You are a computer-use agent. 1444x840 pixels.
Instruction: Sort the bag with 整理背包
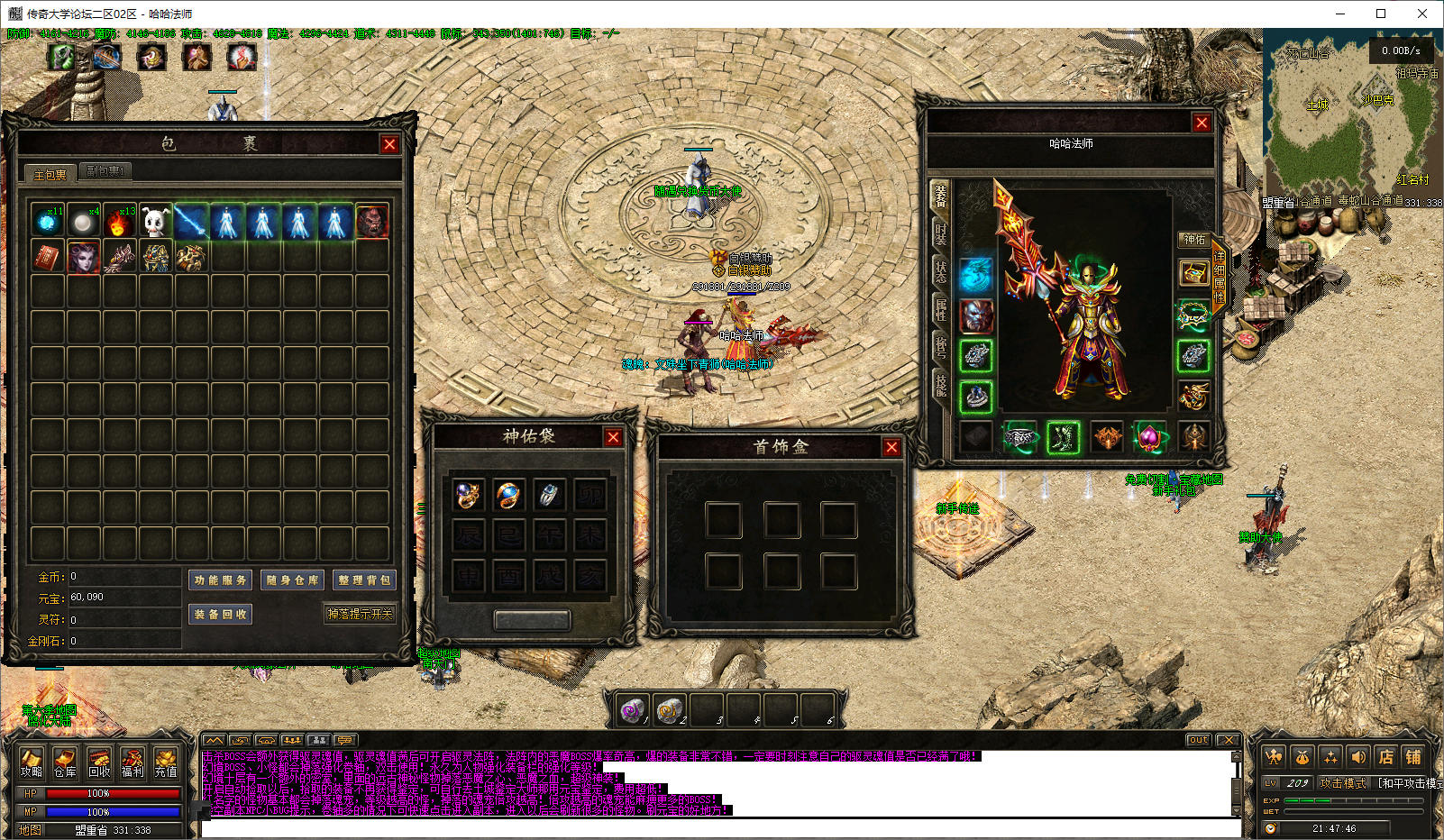tap(364, 580)
